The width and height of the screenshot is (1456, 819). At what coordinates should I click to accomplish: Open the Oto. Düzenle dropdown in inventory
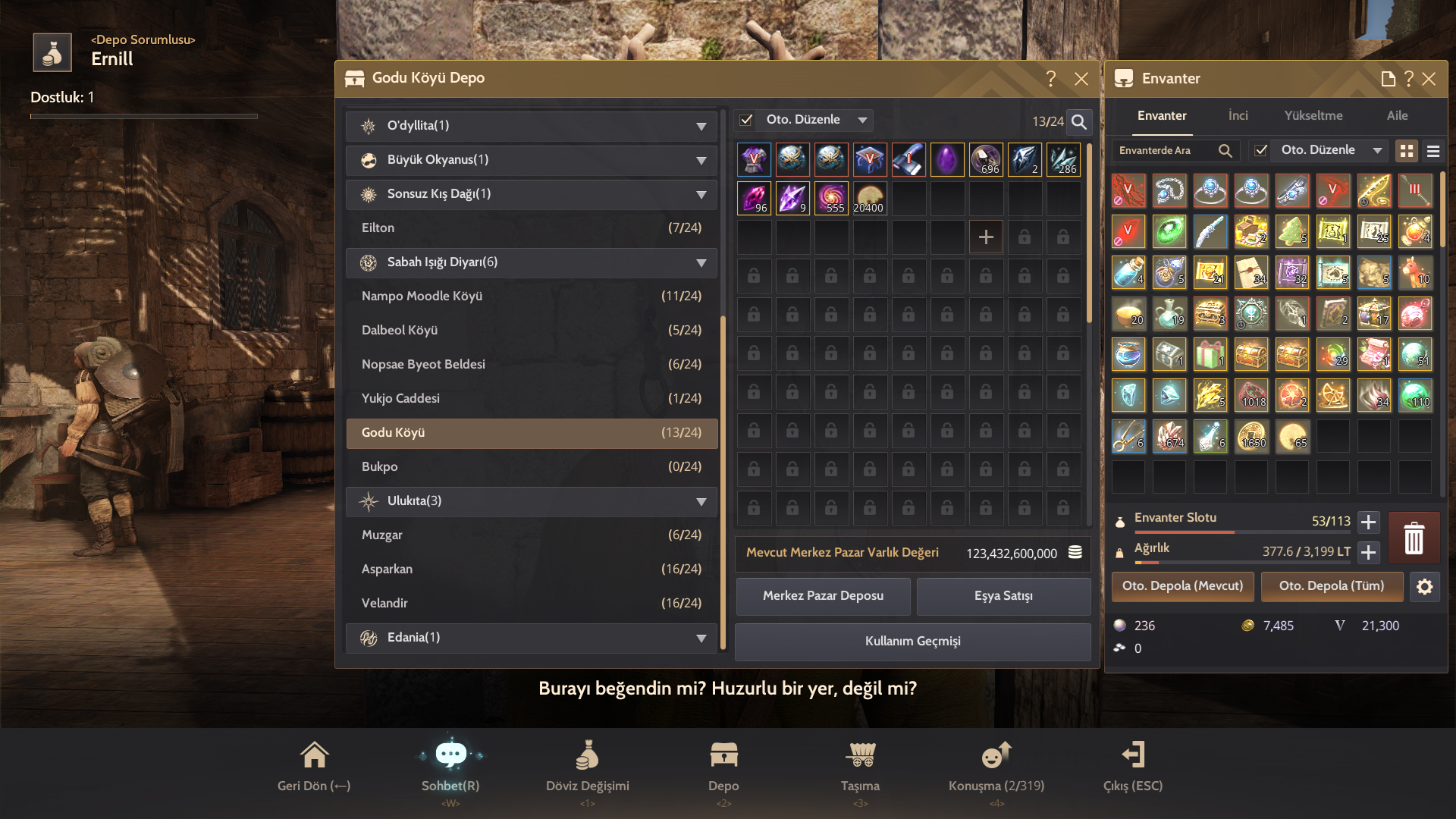1379,150
